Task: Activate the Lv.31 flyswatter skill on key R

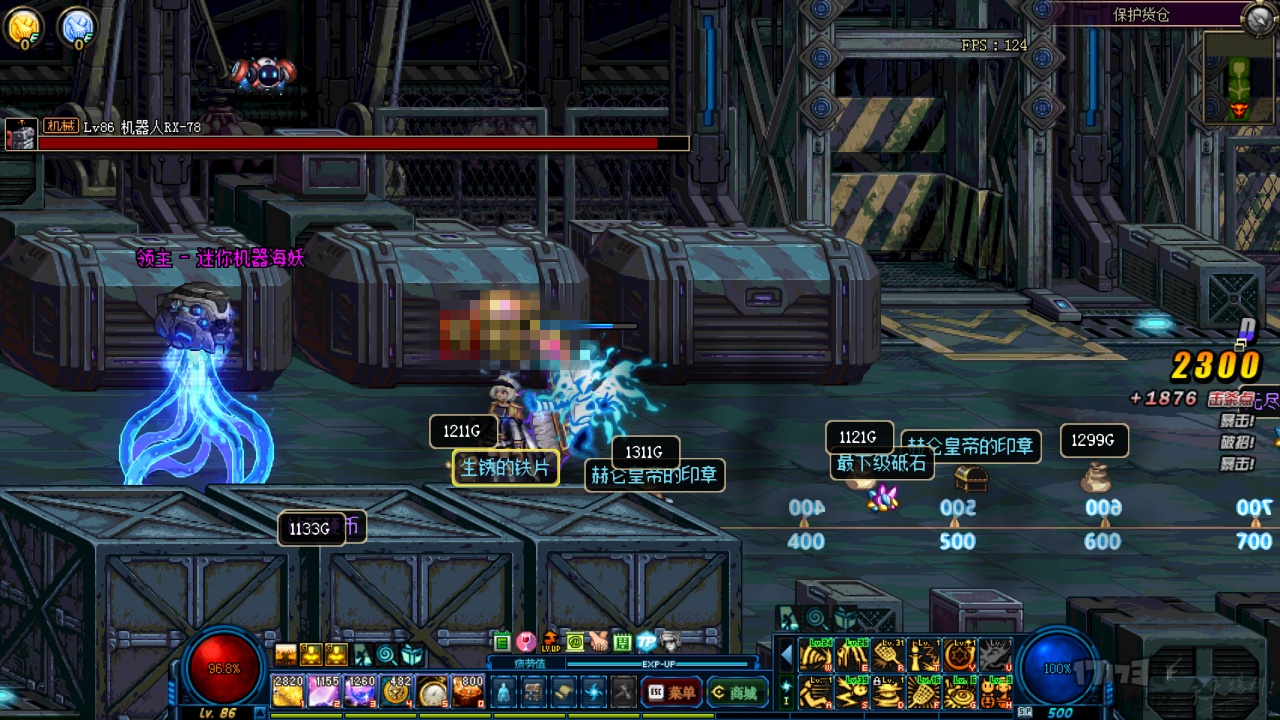Action: [x=888, y=655]
